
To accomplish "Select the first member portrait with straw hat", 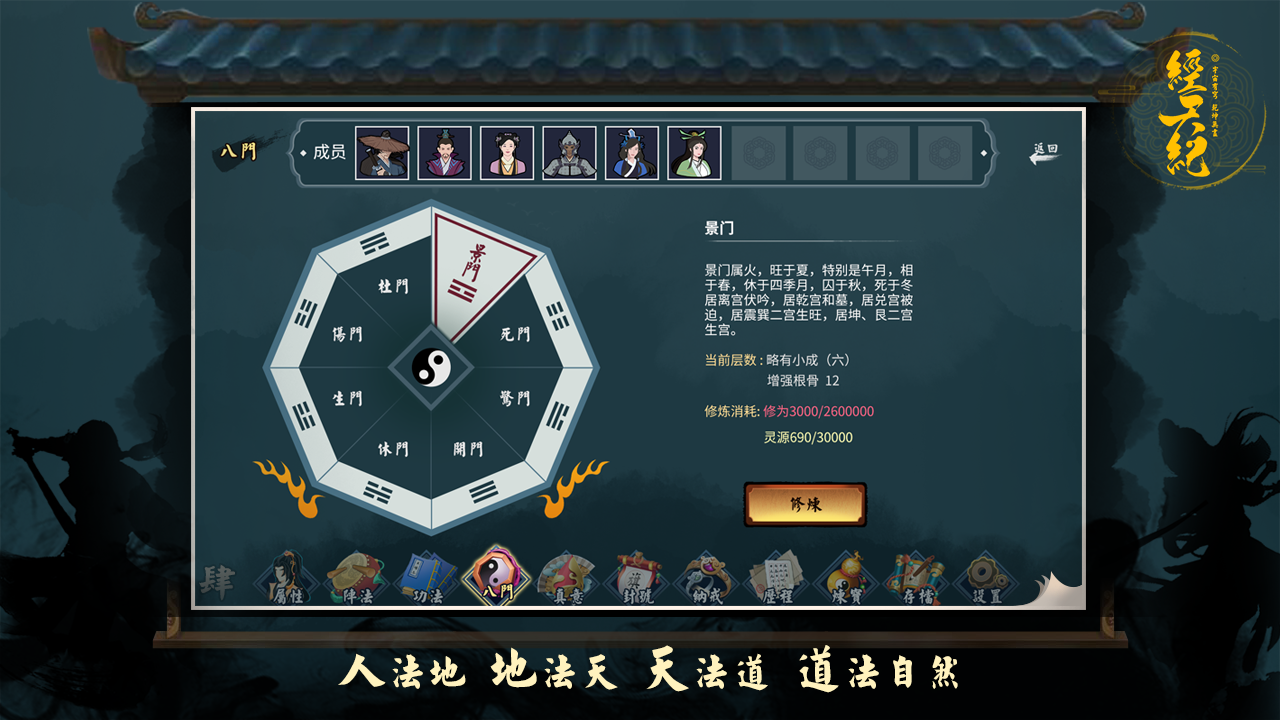I will pyautogui.click(x=381, y=152).
